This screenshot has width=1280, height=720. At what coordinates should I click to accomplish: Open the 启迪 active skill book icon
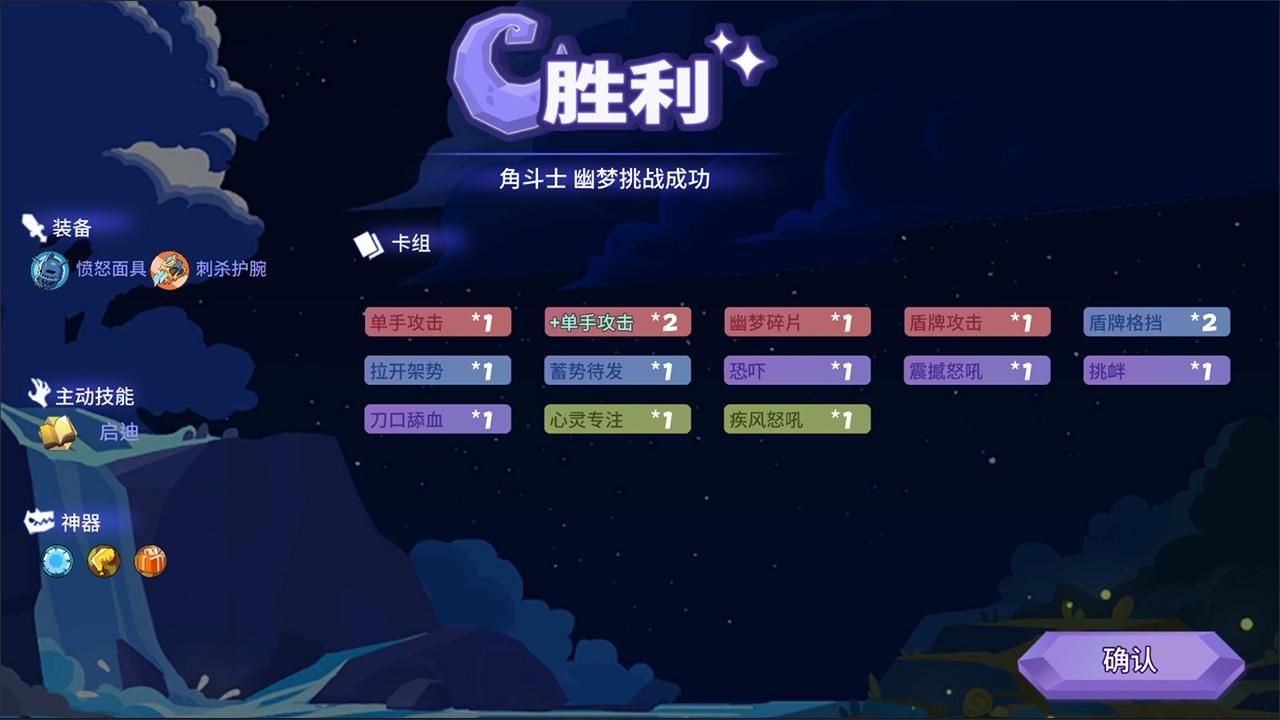click(57, 432)
